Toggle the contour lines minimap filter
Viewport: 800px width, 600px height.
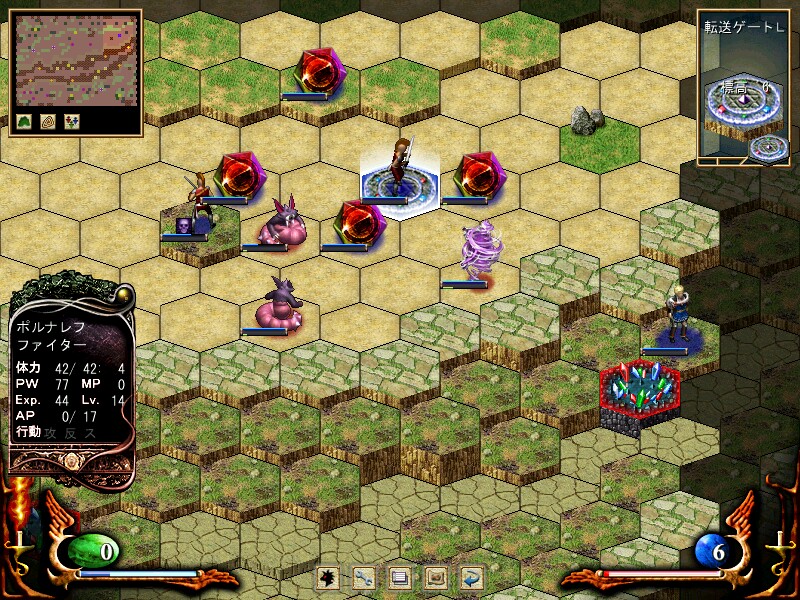pos(48,121)
